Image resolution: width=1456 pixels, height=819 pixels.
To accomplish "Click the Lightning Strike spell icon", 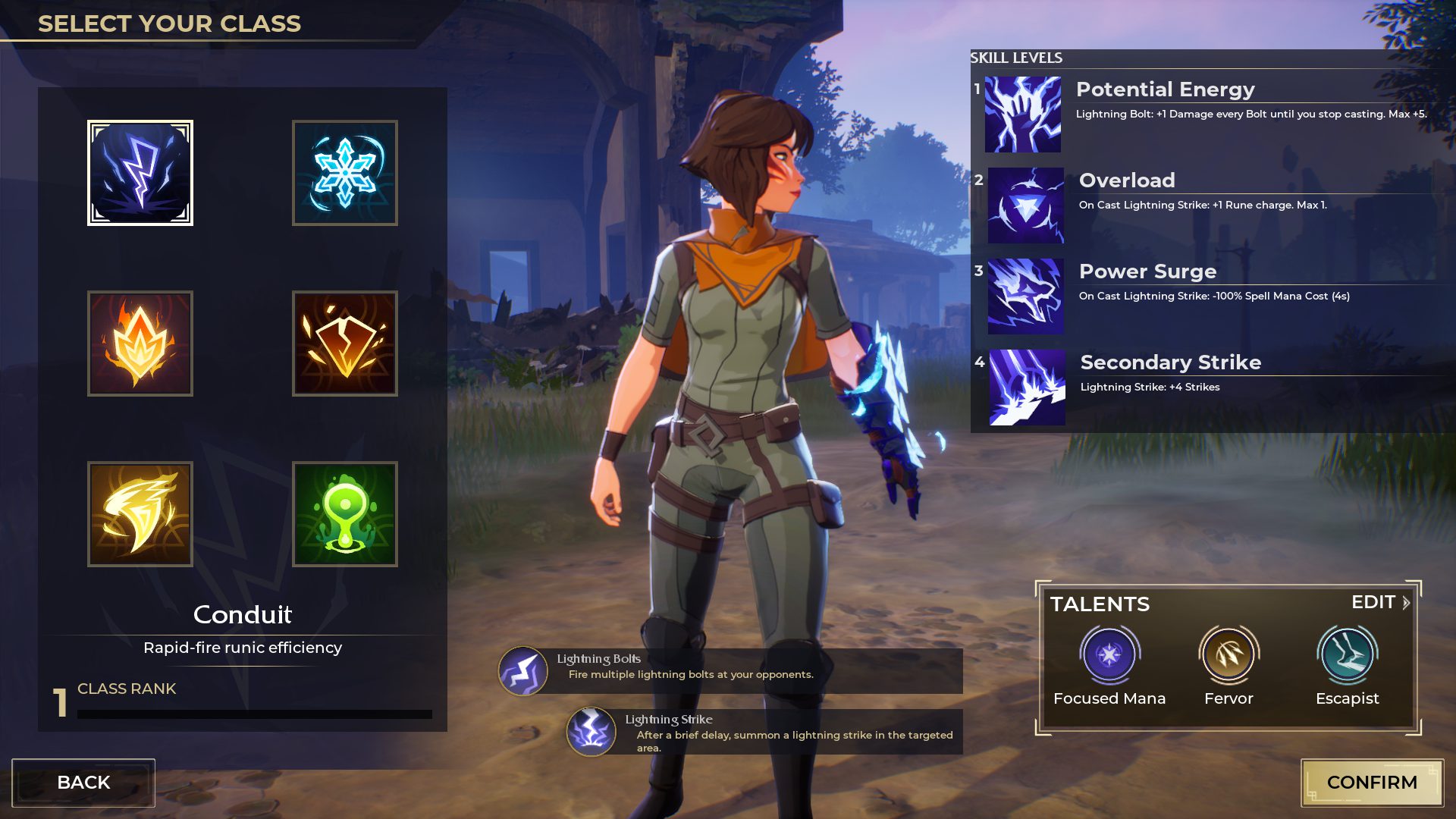I will 591,732.
